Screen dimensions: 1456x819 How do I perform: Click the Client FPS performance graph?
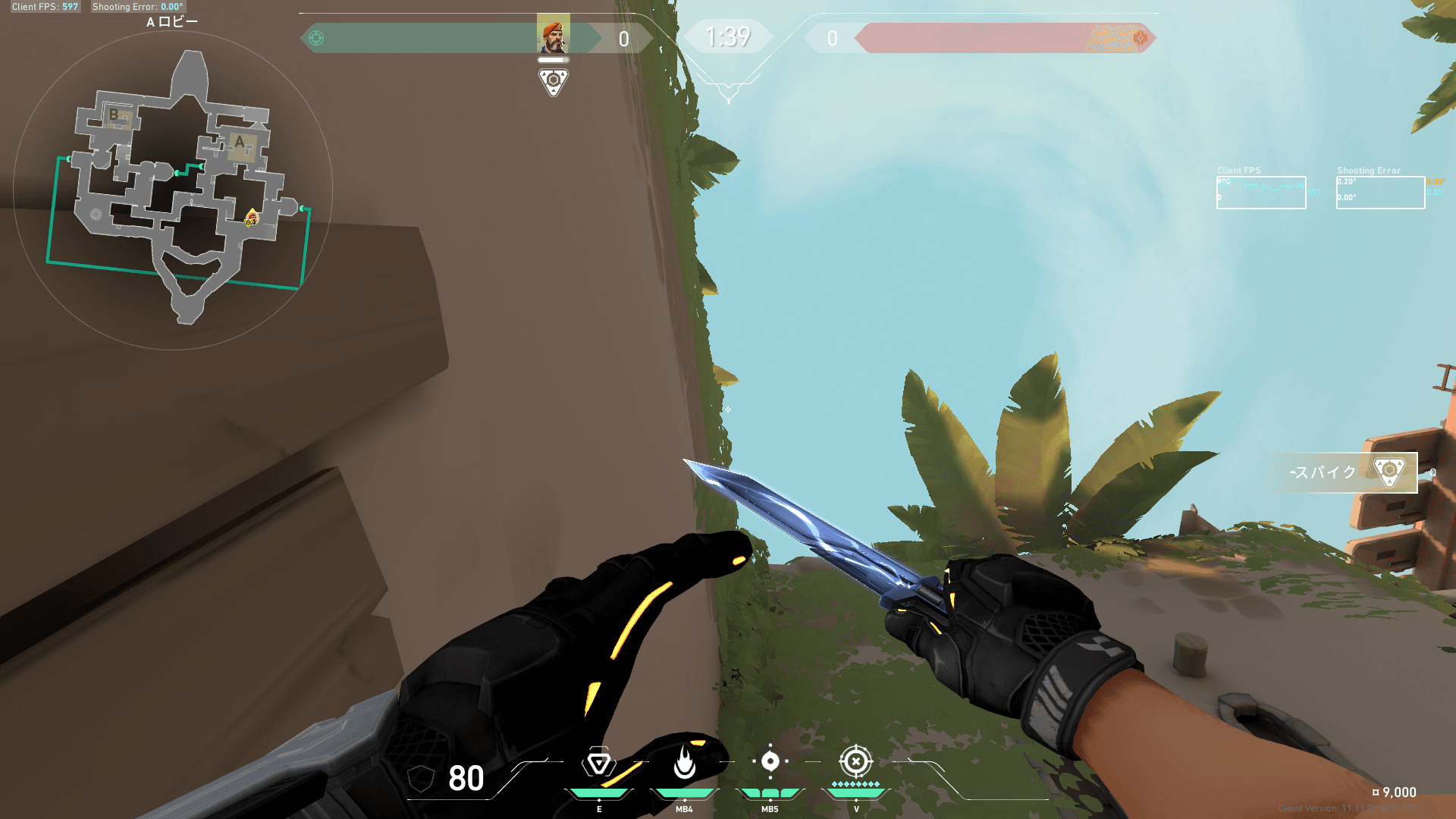(1260, 193)
